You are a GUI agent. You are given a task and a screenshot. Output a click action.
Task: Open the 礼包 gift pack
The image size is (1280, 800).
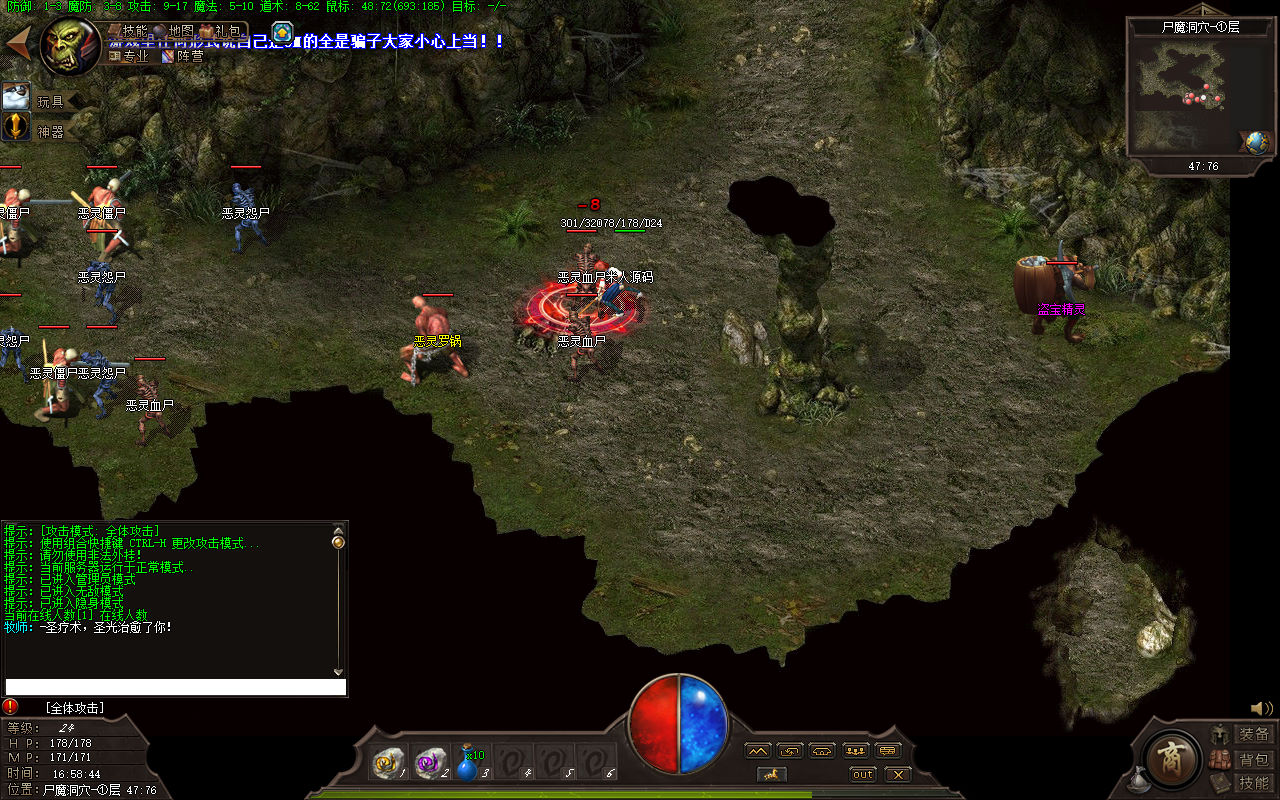click(219, 31)
